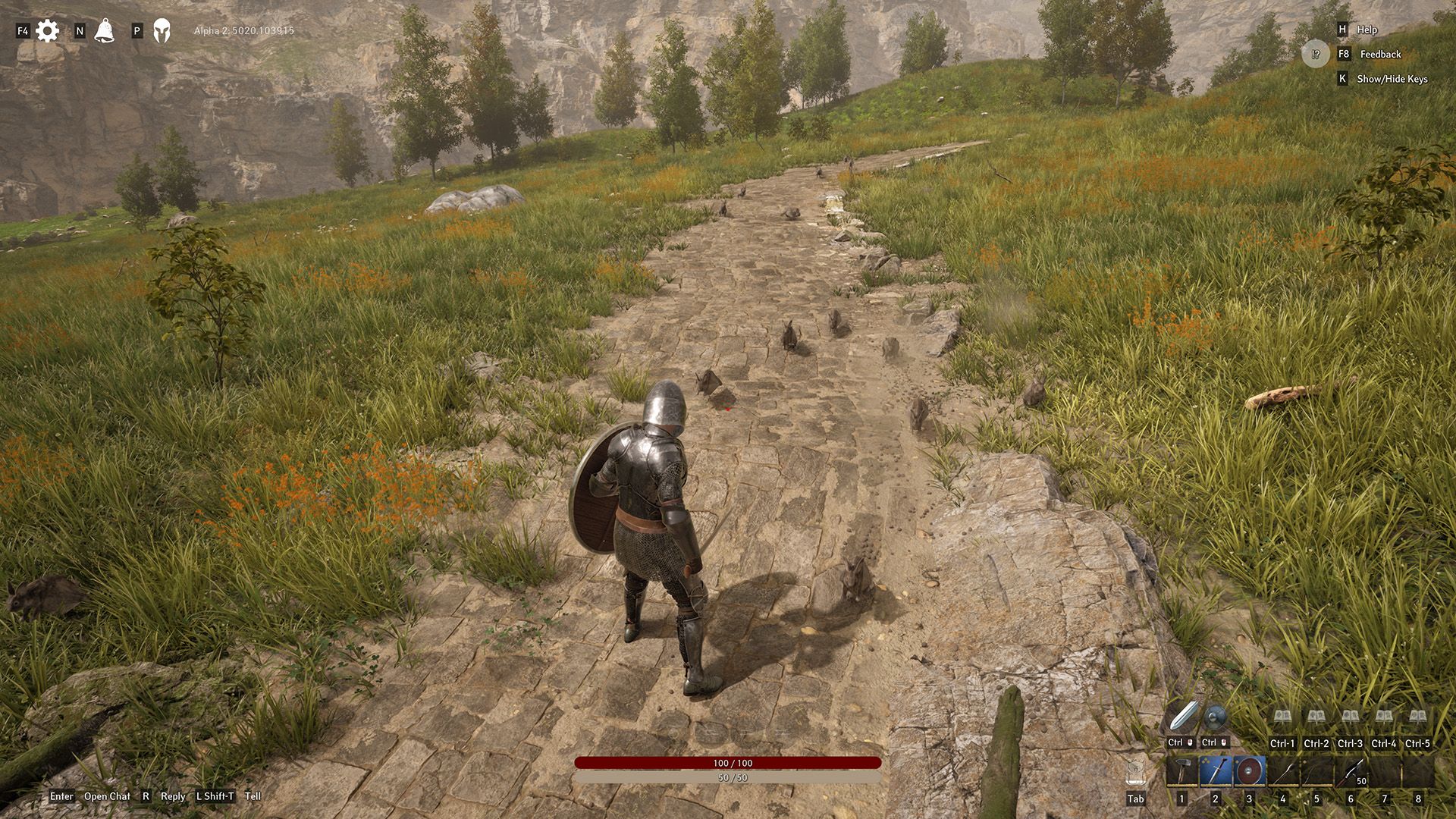Click the blue shield block icon
The width and height of the screenshot is (1456, 819).
click(x=1215, y=717)
